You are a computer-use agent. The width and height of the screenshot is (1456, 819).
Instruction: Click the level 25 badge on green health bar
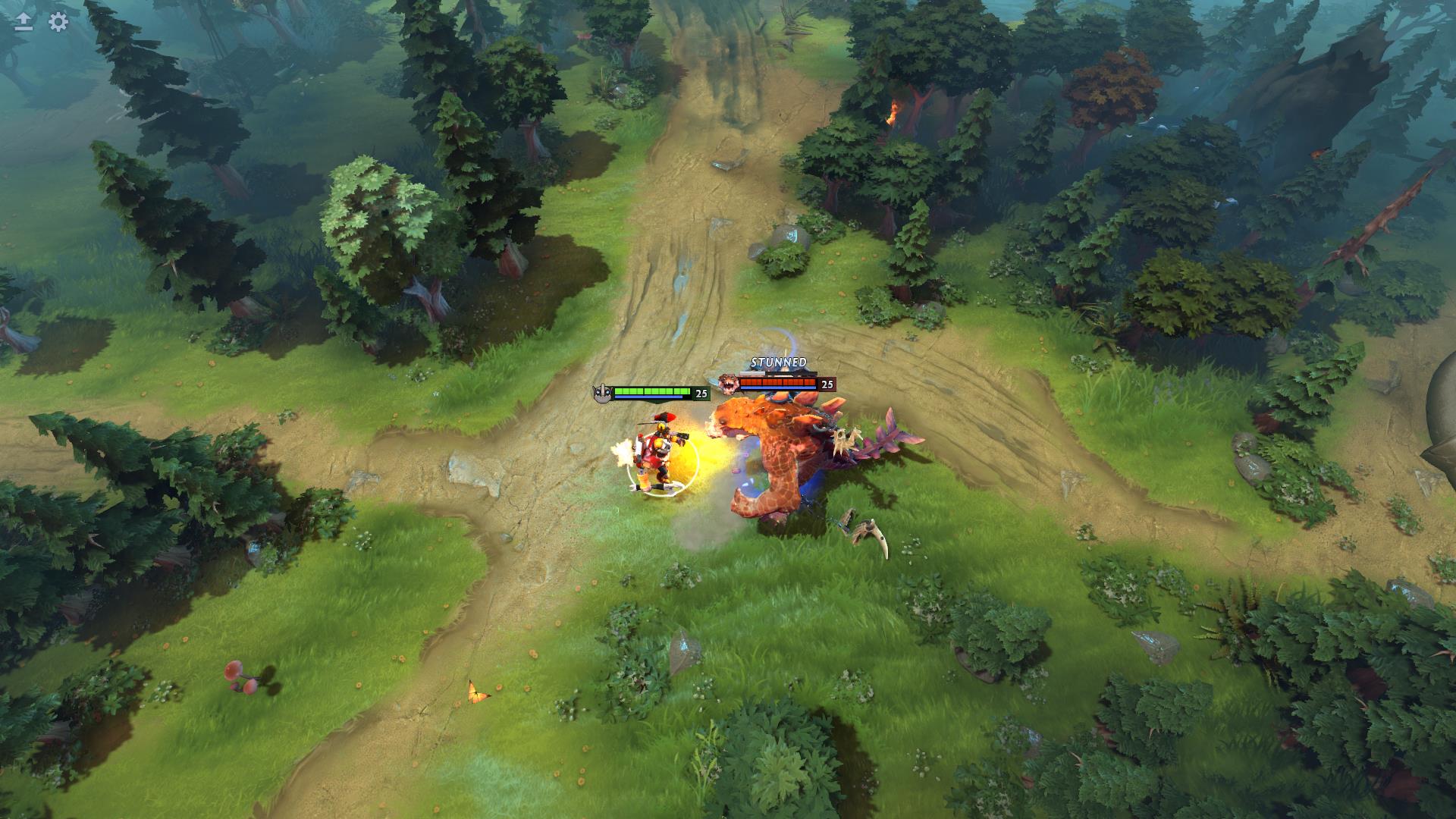[x=701, y=393]
